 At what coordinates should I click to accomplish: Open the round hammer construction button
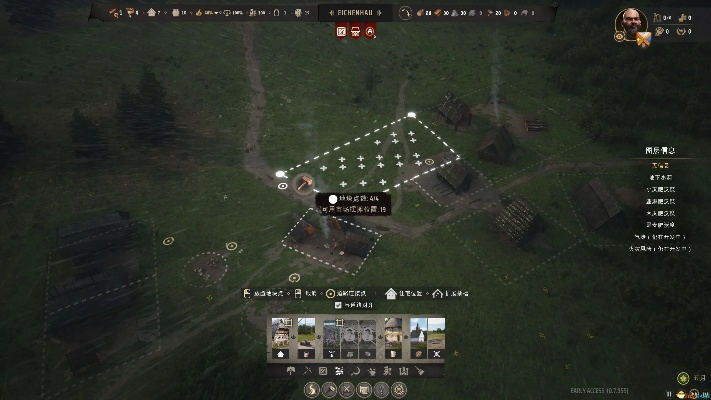(328, 389)
